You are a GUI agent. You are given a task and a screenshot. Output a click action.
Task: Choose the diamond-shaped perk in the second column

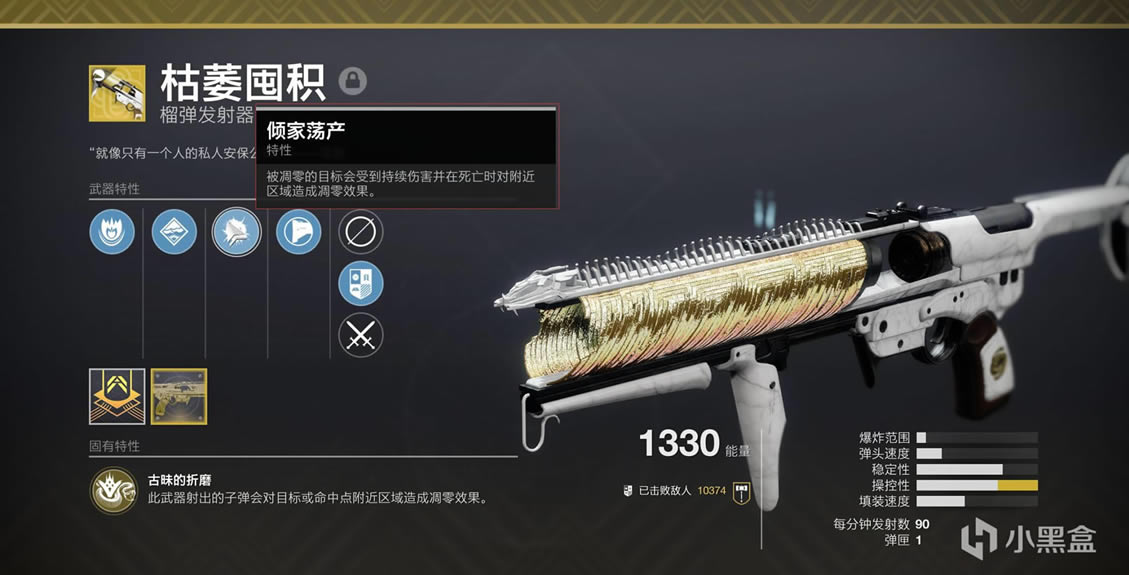coord(174,231)
